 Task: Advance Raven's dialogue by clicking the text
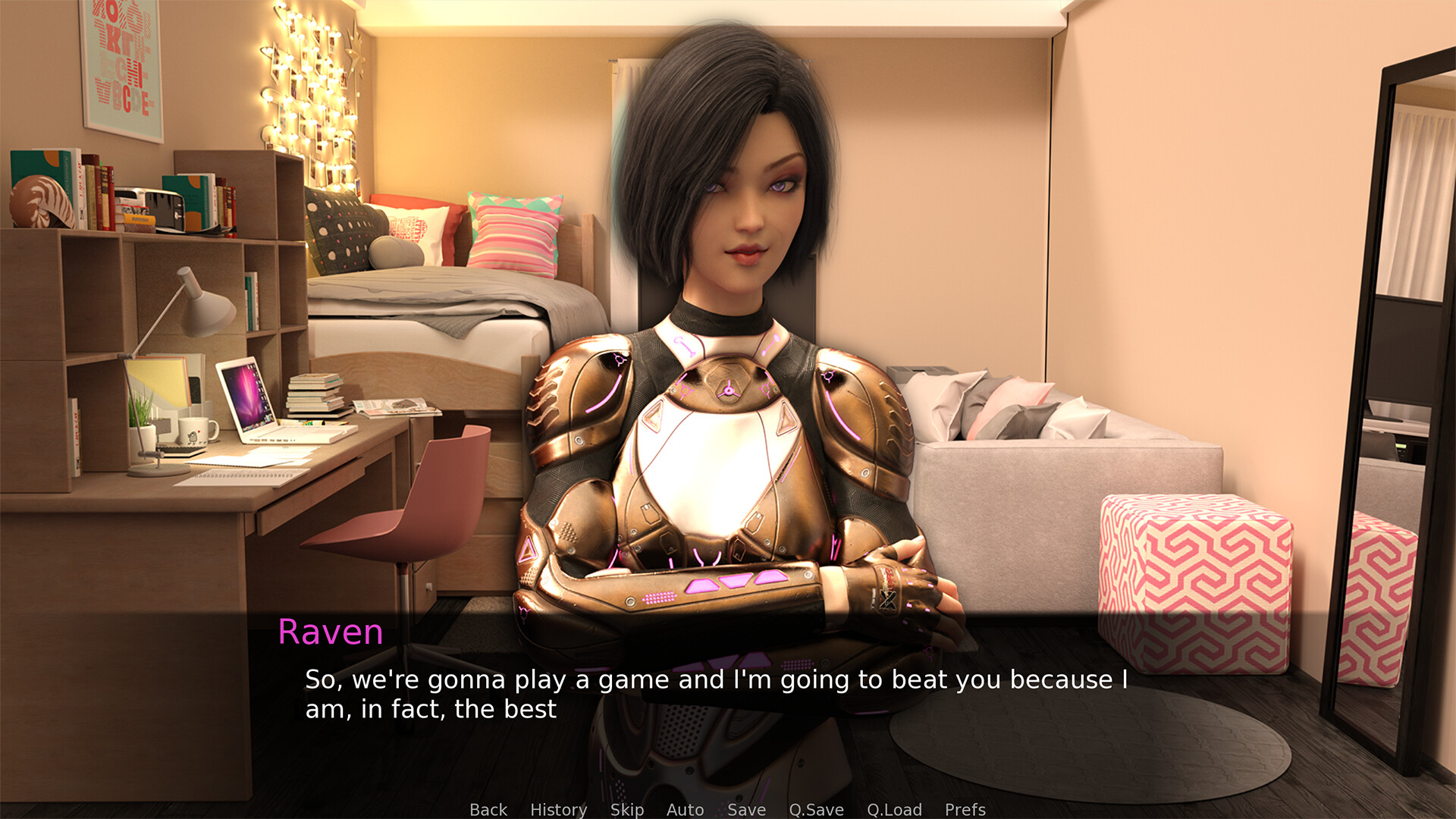pos(715,694)
